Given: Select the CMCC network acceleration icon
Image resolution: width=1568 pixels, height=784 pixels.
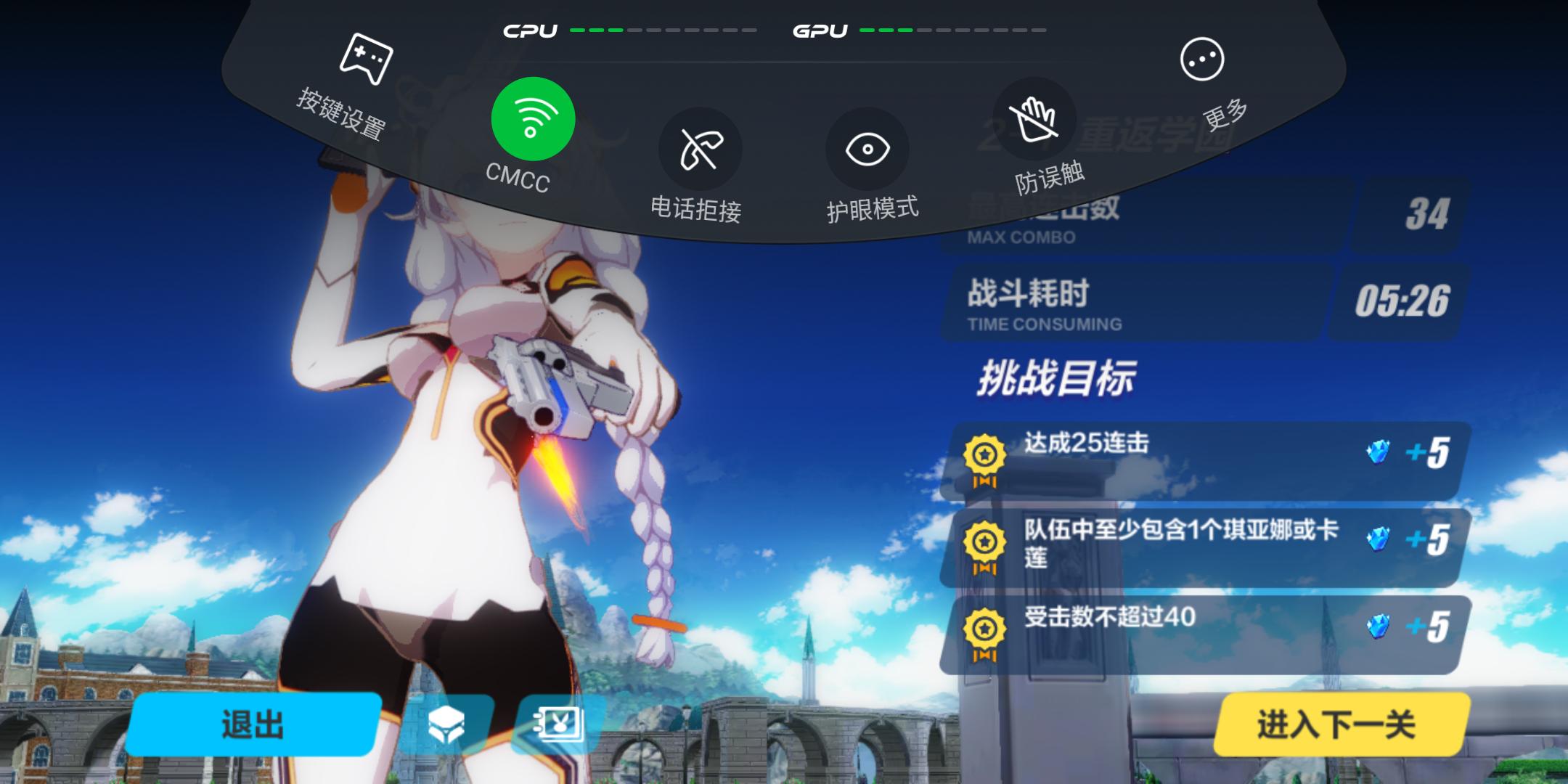Looking at the screenshot, I should point(532,118).
